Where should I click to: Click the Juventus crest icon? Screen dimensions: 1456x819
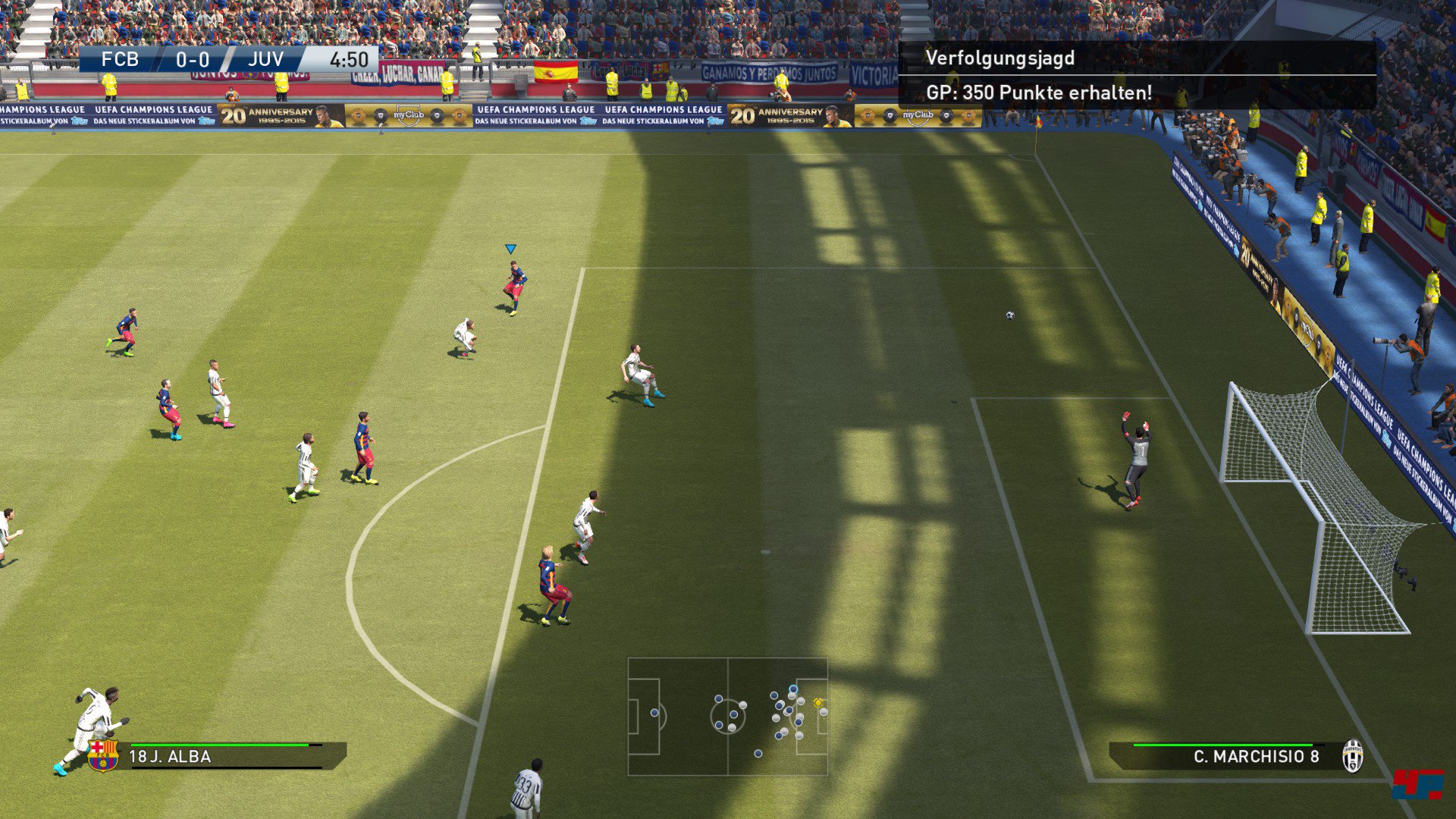click(1352, 756)
